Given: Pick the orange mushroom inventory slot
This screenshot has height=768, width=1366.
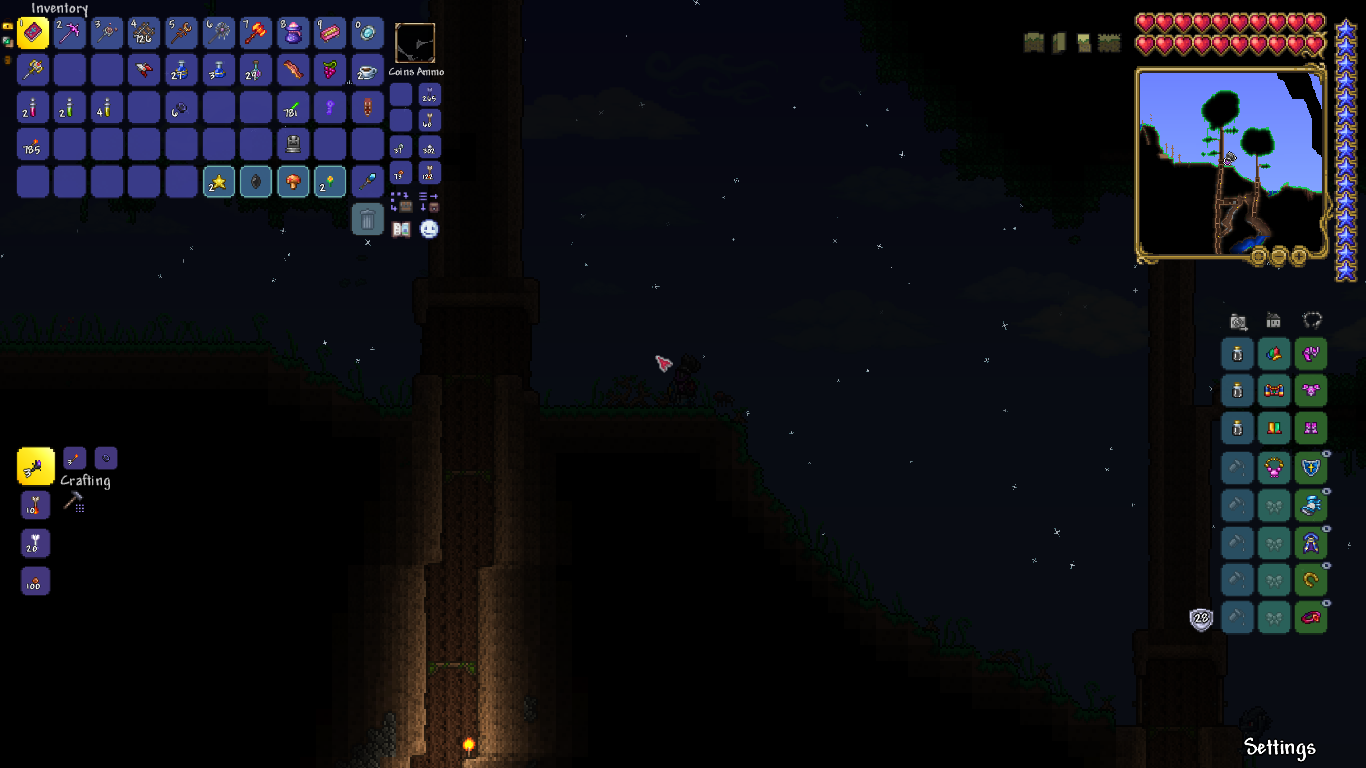Looking at the screenshot, I should point(293,181).
